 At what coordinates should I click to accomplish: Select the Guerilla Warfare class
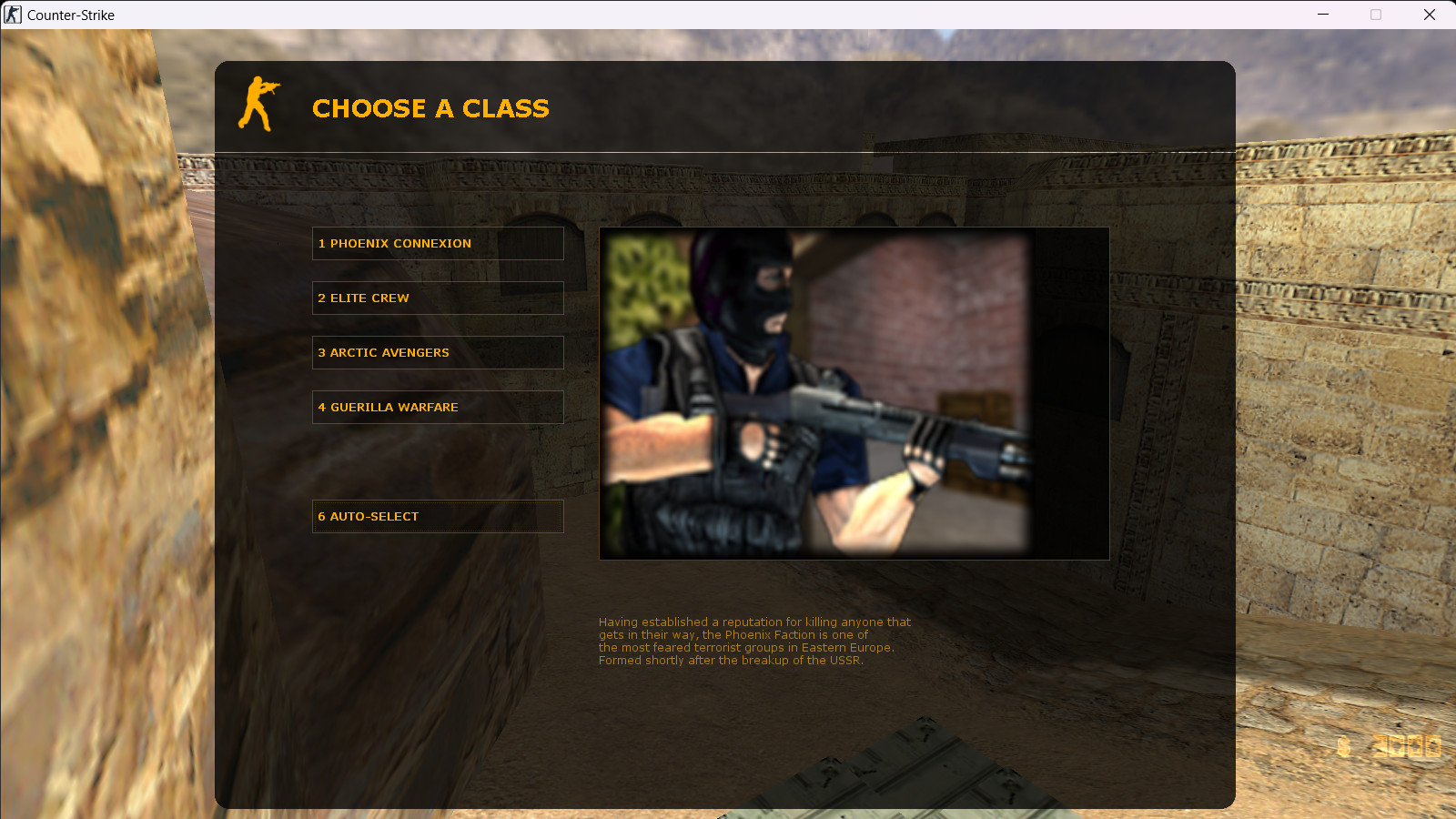coord(438,407)
